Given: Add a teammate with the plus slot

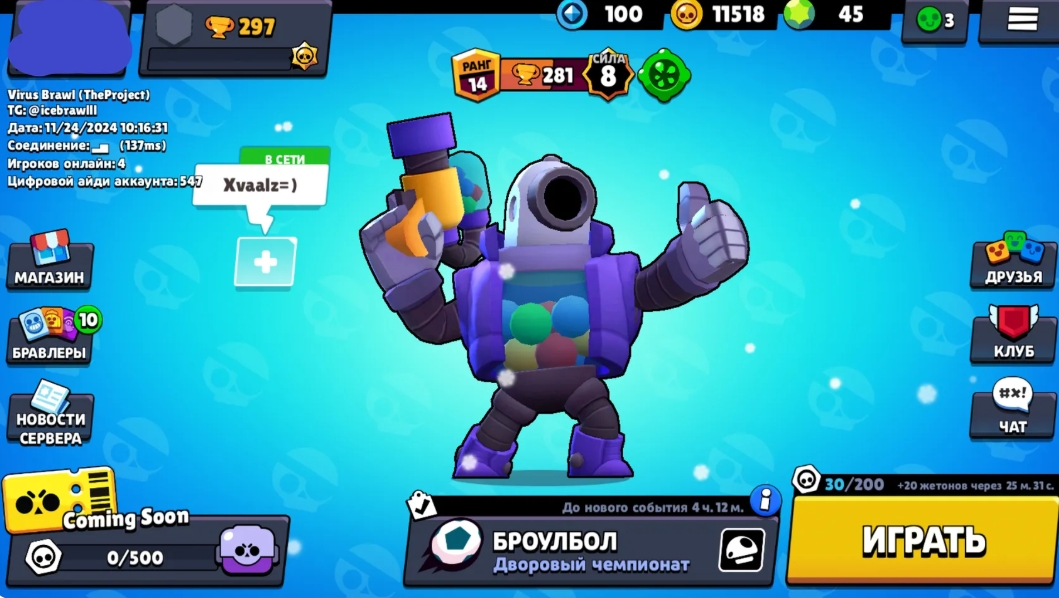Looking at the screenshot, I should 265,262.
